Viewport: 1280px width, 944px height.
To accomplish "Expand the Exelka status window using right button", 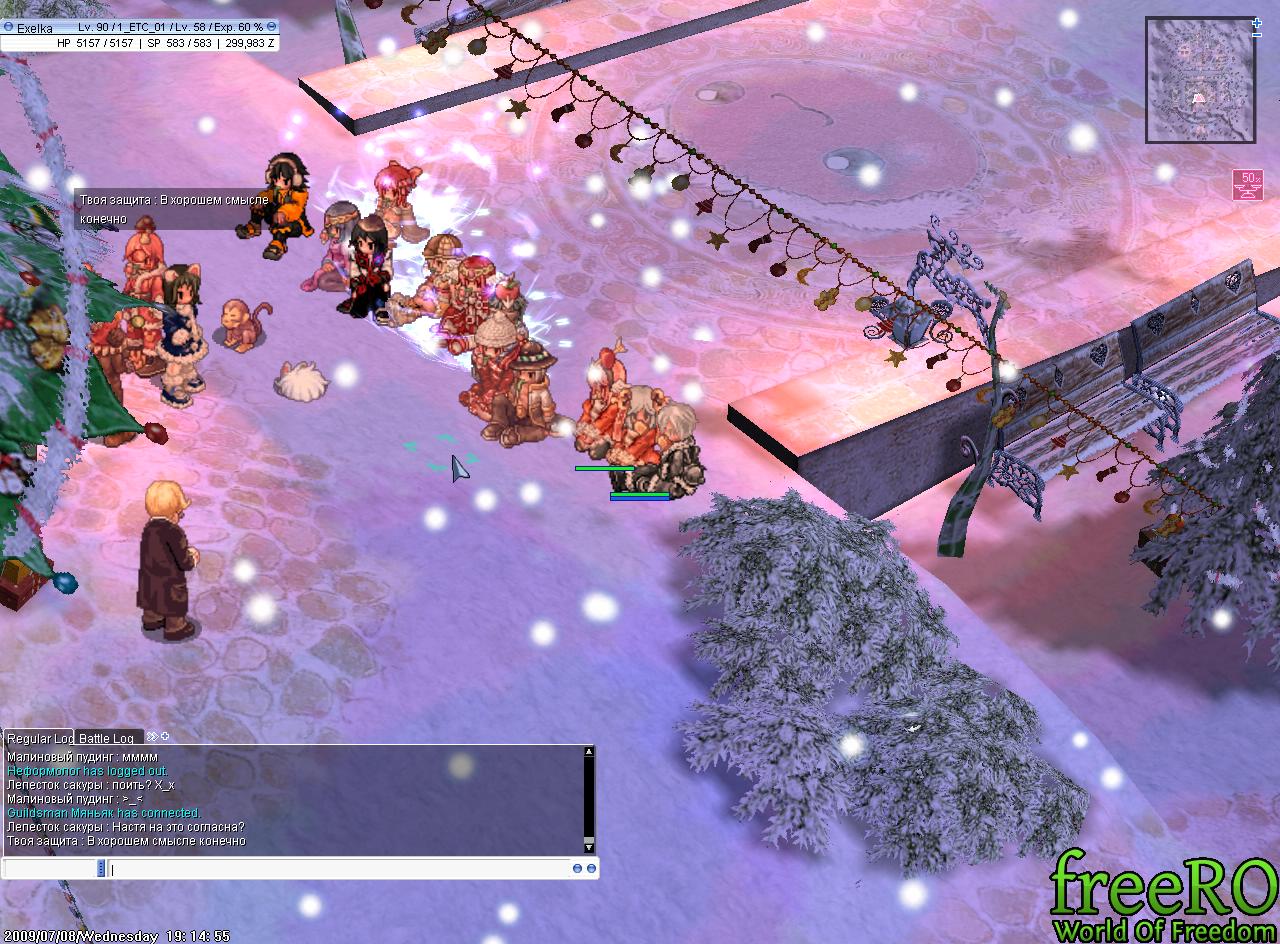I will tap(272, 26).
